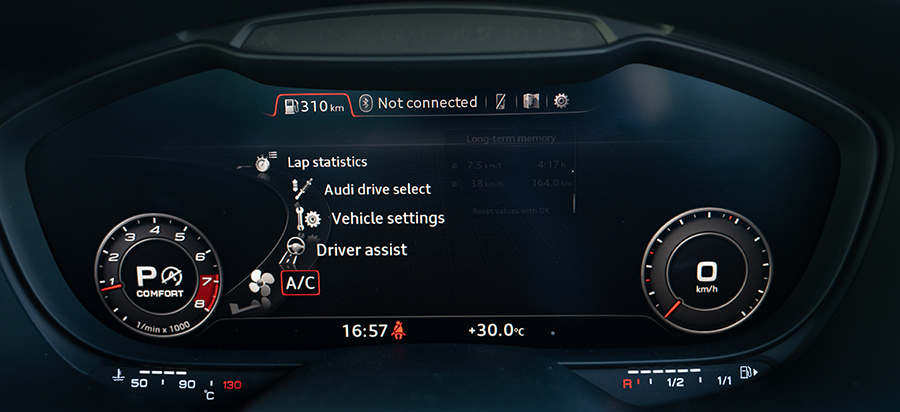The height and width of the screenshot is (412, 900).
Task: Select Audi drive select
Action: tap(377, 189)
